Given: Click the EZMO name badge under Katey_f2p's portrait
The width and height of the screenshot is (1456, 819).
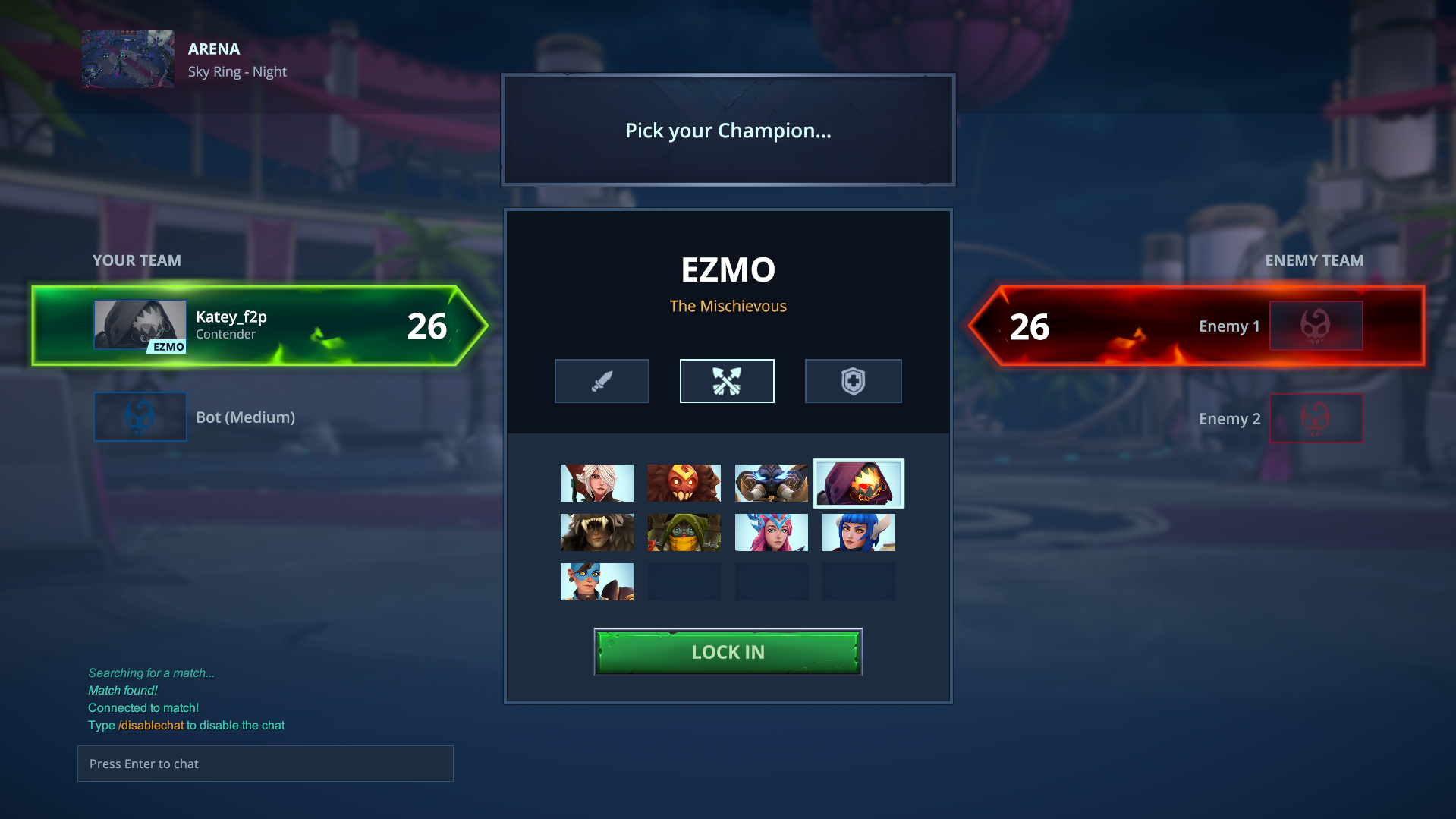Looking at the screenshot, I should [168, 348].
